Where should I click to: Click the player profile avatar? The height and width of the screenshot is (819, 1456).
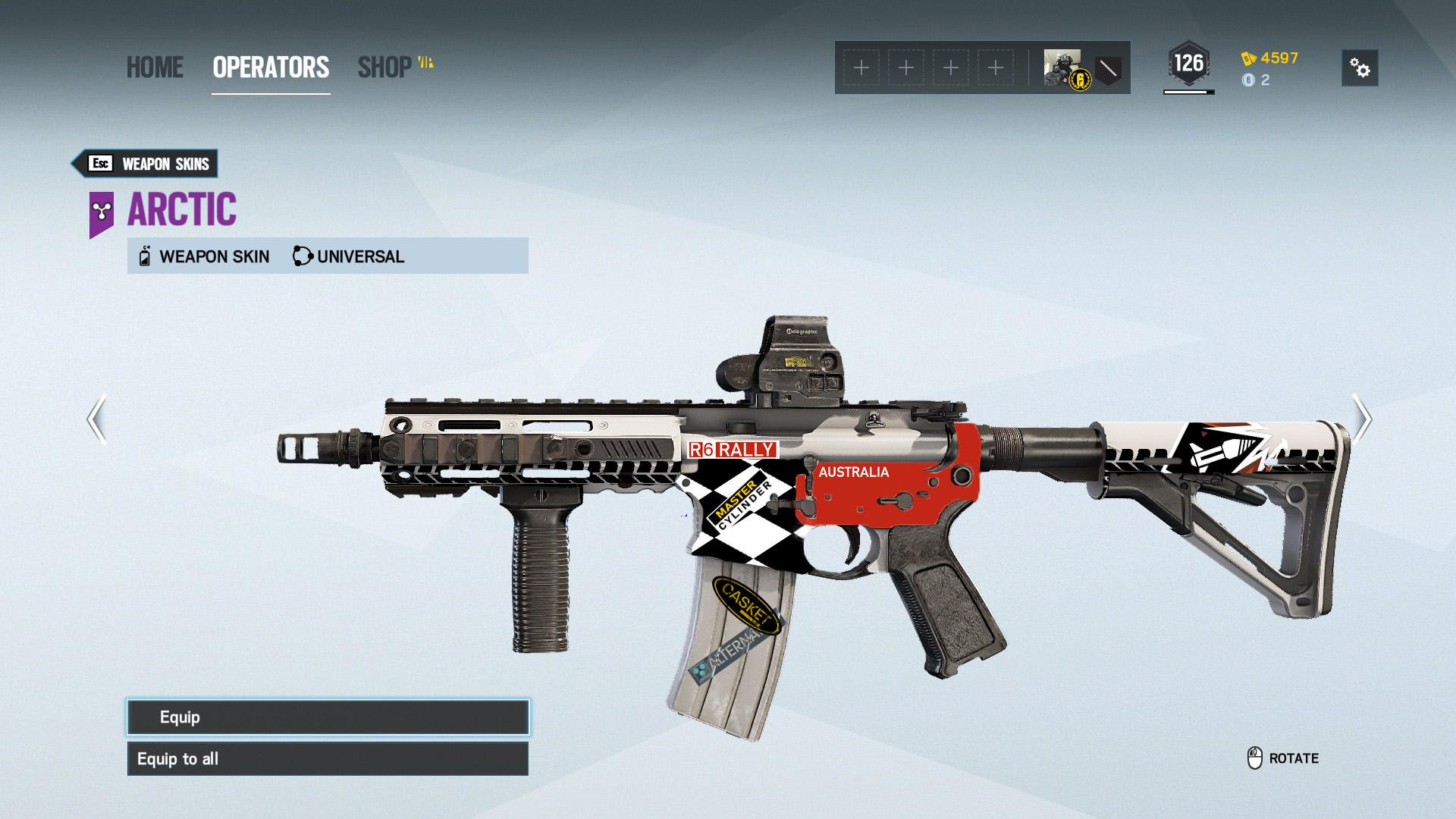tap(1063, 68)
